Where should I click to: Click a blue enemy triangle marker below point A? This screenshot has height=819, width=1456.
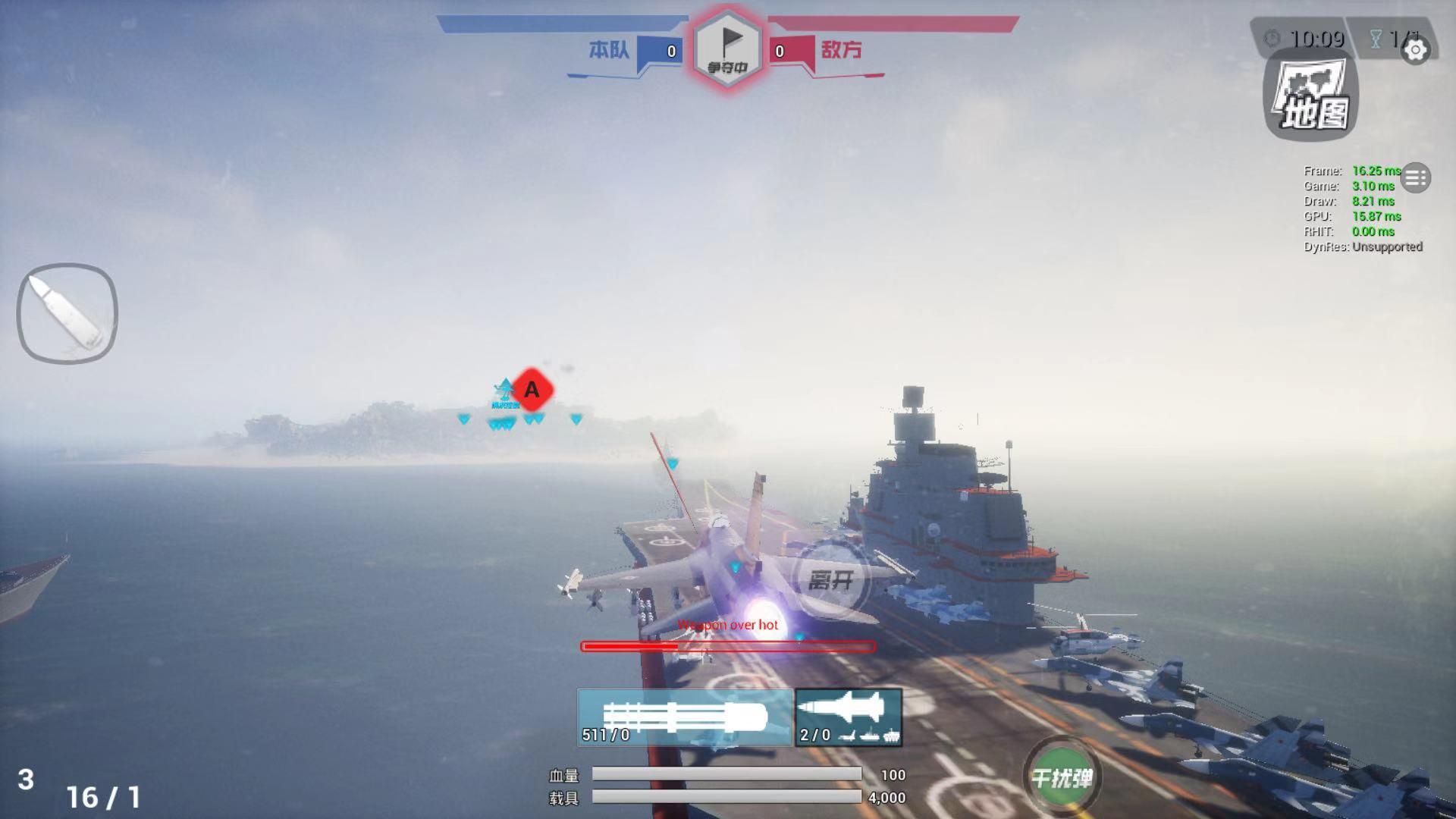click(531, 419)
